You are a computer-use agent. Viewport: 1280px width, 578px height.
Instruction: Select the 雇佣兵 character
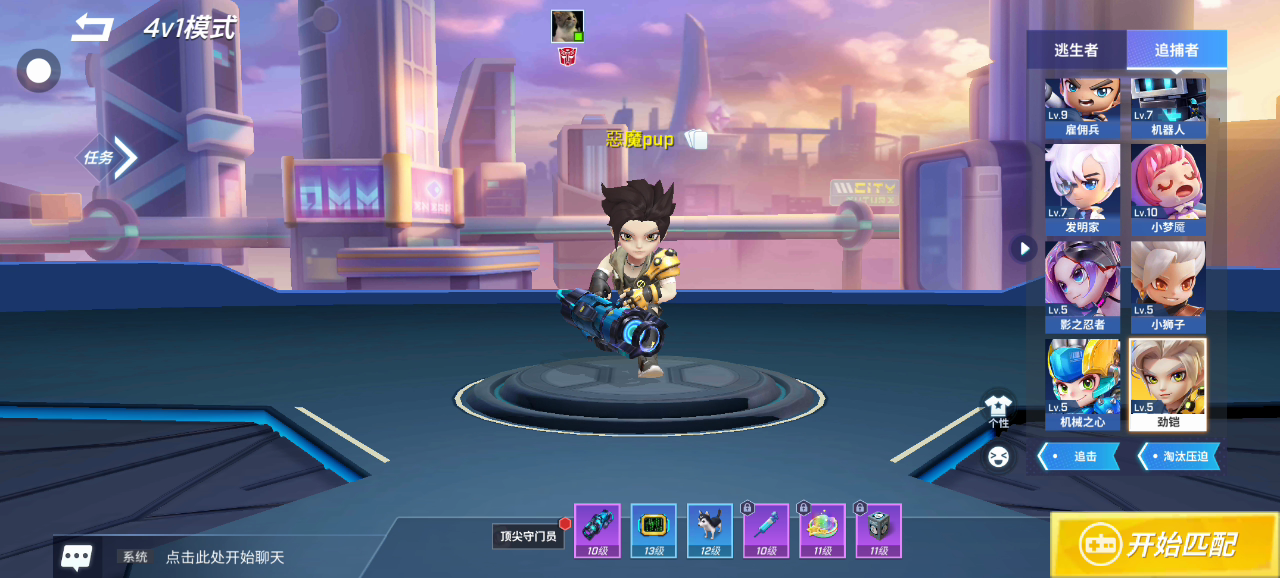point(1082,108)
